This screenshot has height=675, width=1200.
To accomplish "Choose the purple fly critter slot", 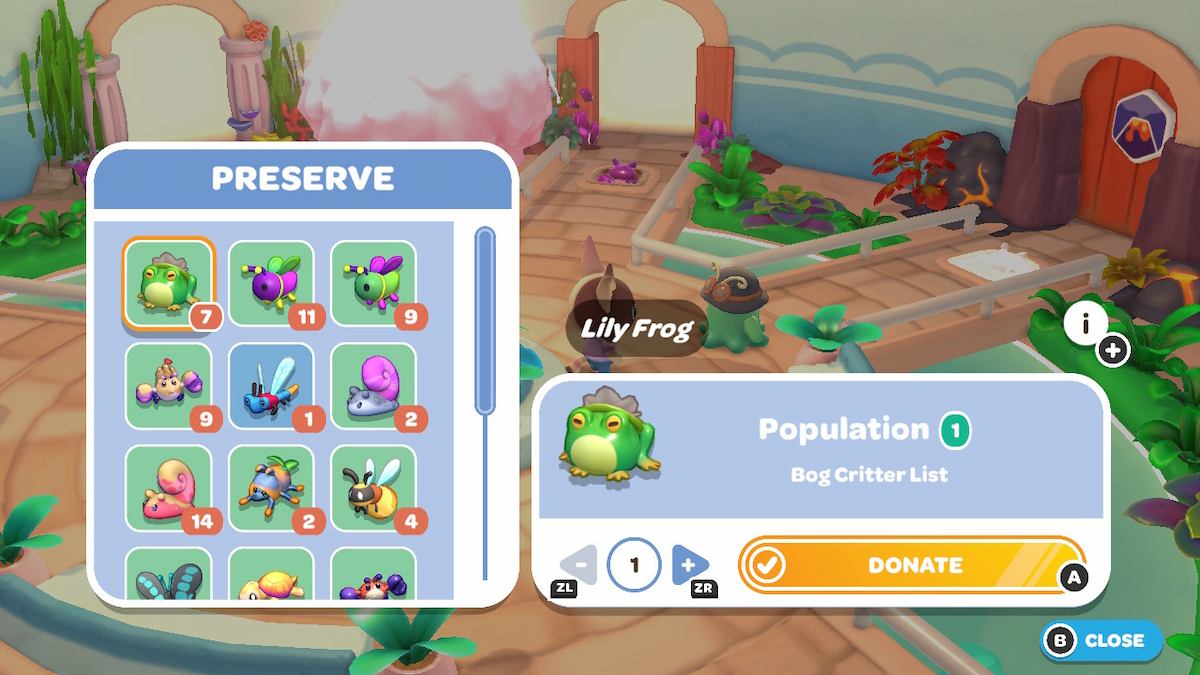I will (x=271, y=283).
